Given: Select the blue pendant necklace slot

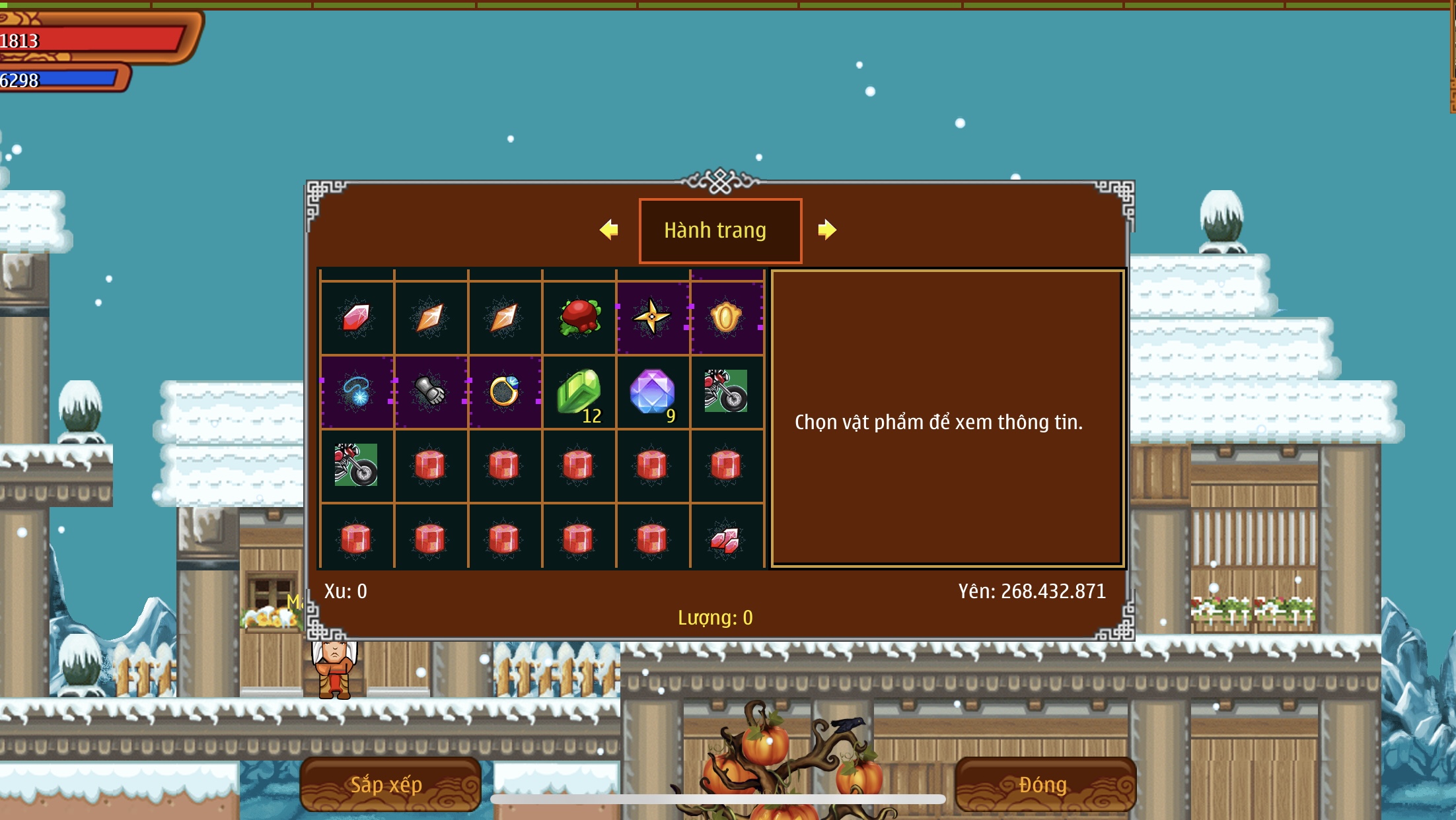Looking at the screenshot, I should (357, 392).
